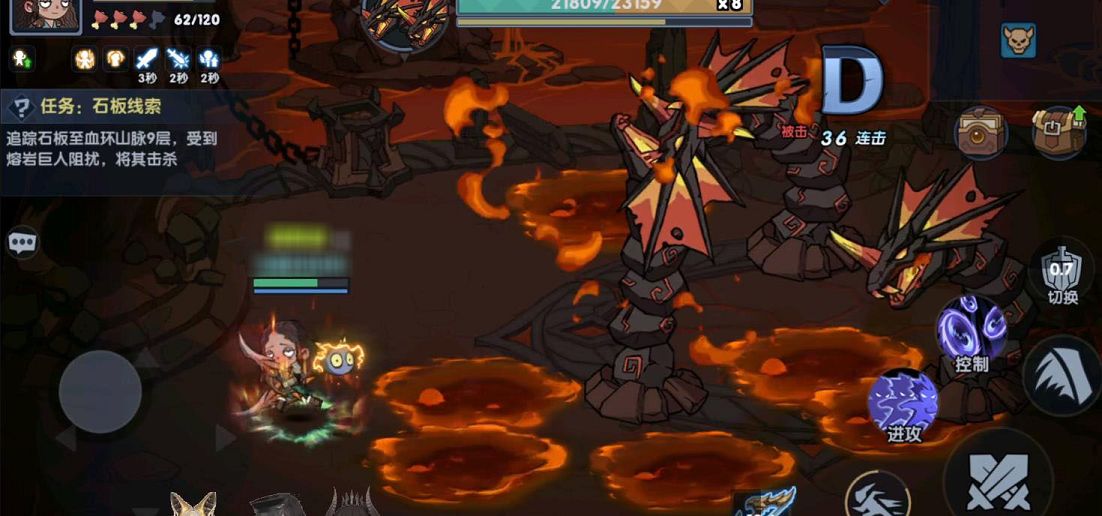Tap the character level-up arrow icon
The height and width of the screenshot is (516, 1102).
coord(21,59)
